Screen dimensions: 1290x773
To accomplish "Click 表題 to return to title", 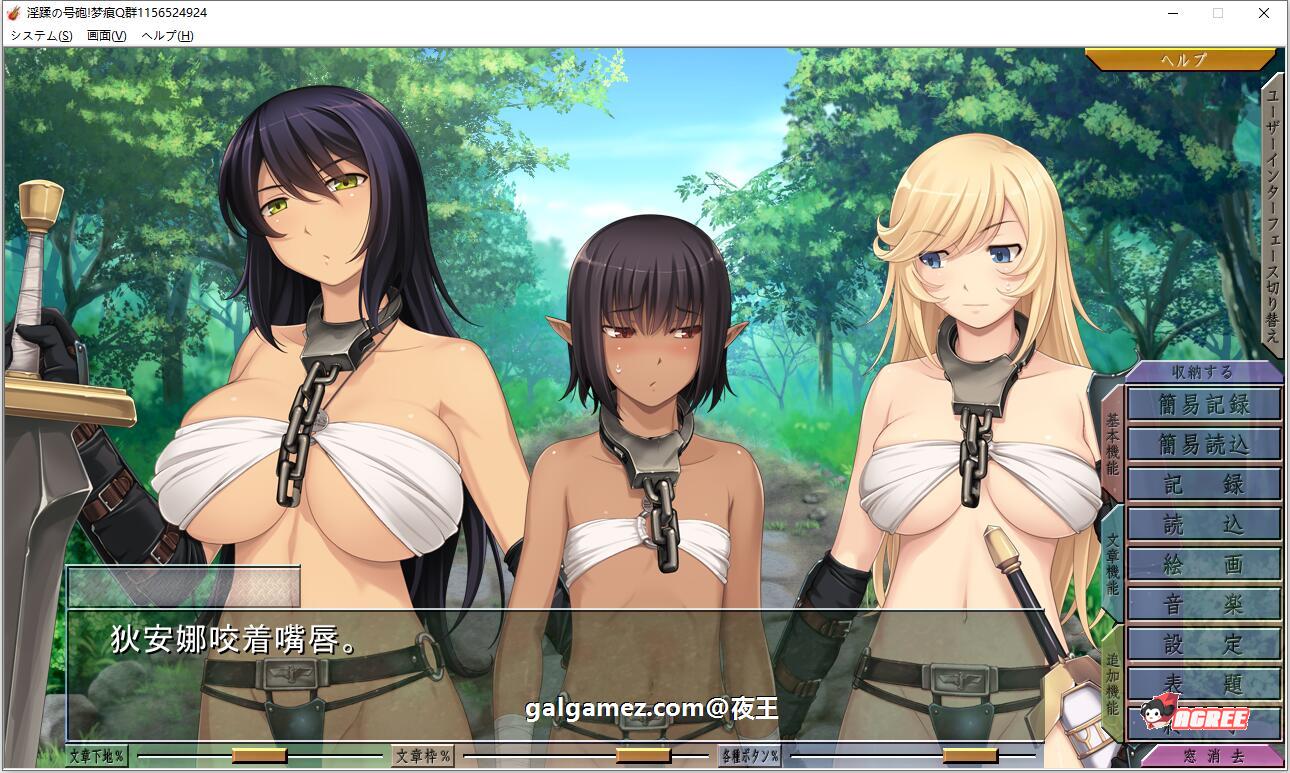I will [x=1203, y=685].
